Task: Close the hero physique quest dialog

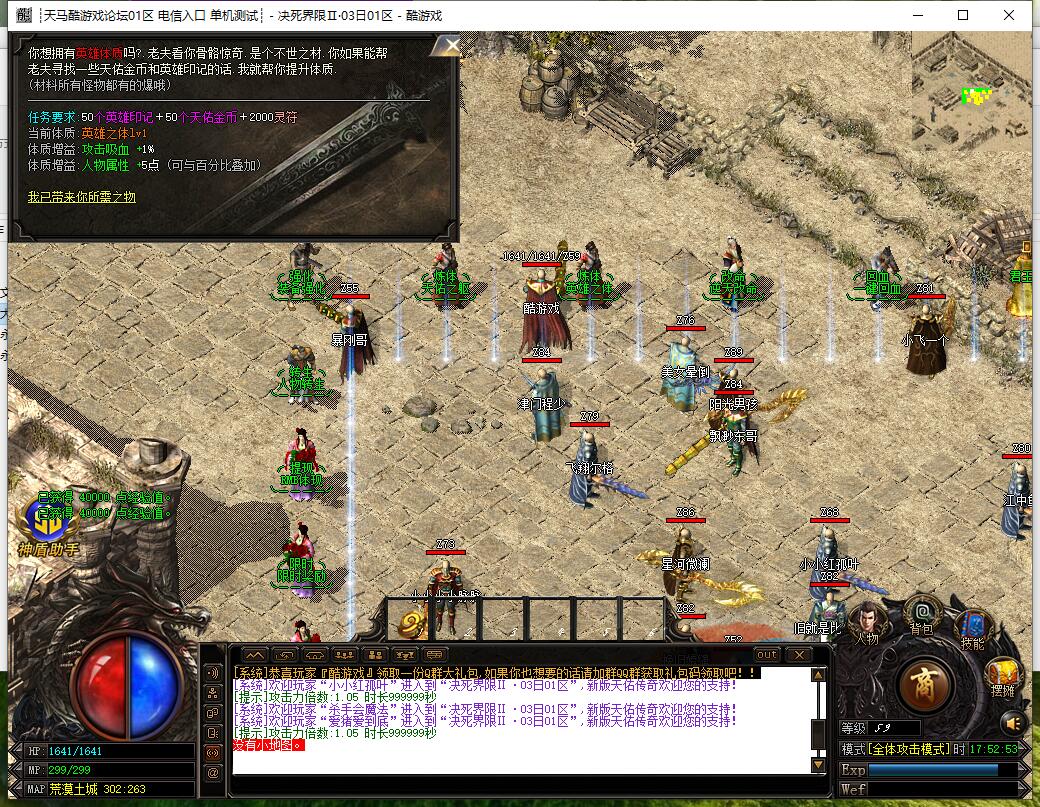Action: click(451, 45)
